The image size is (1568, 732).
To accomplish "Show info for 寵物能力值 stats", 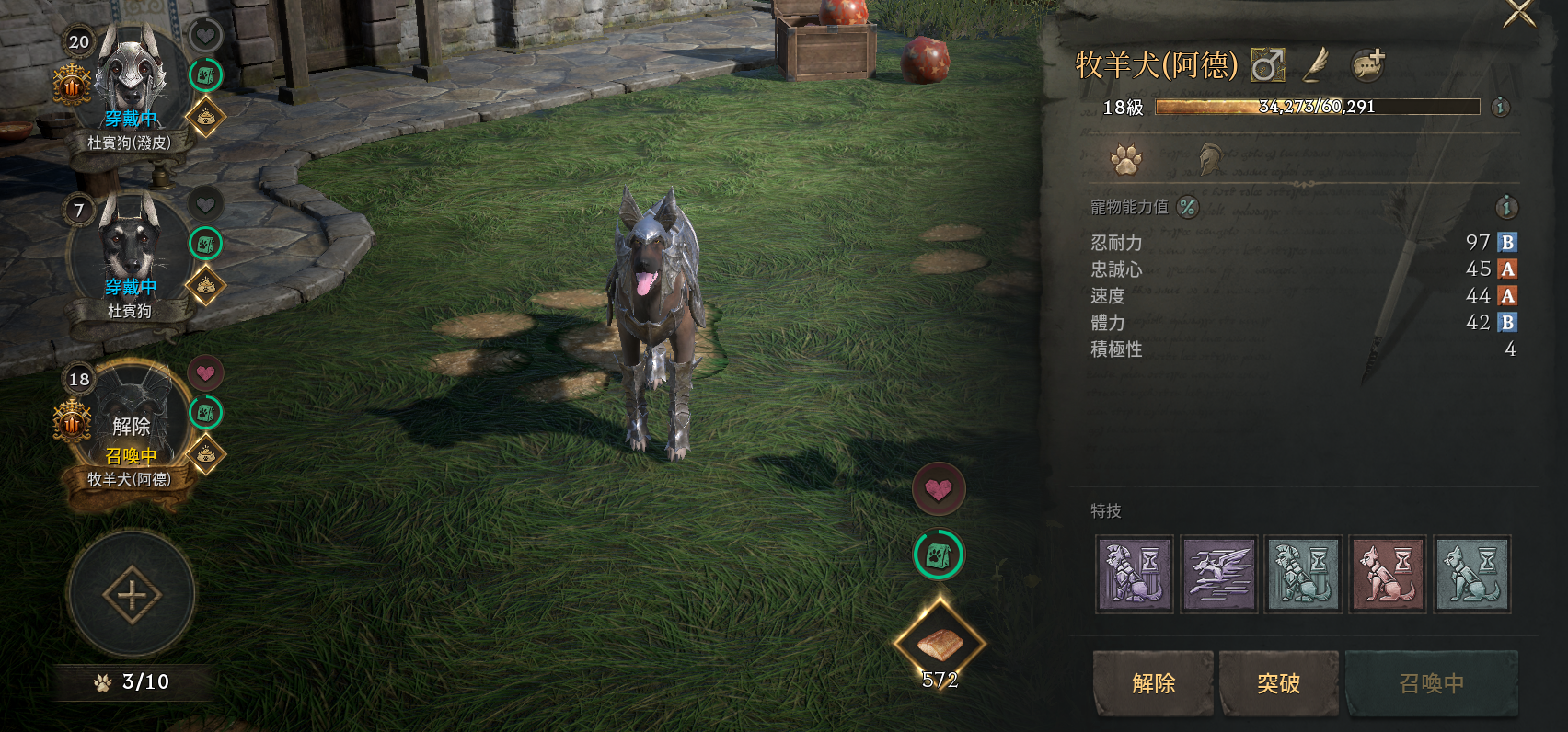I will click(x=1506, y=207).
